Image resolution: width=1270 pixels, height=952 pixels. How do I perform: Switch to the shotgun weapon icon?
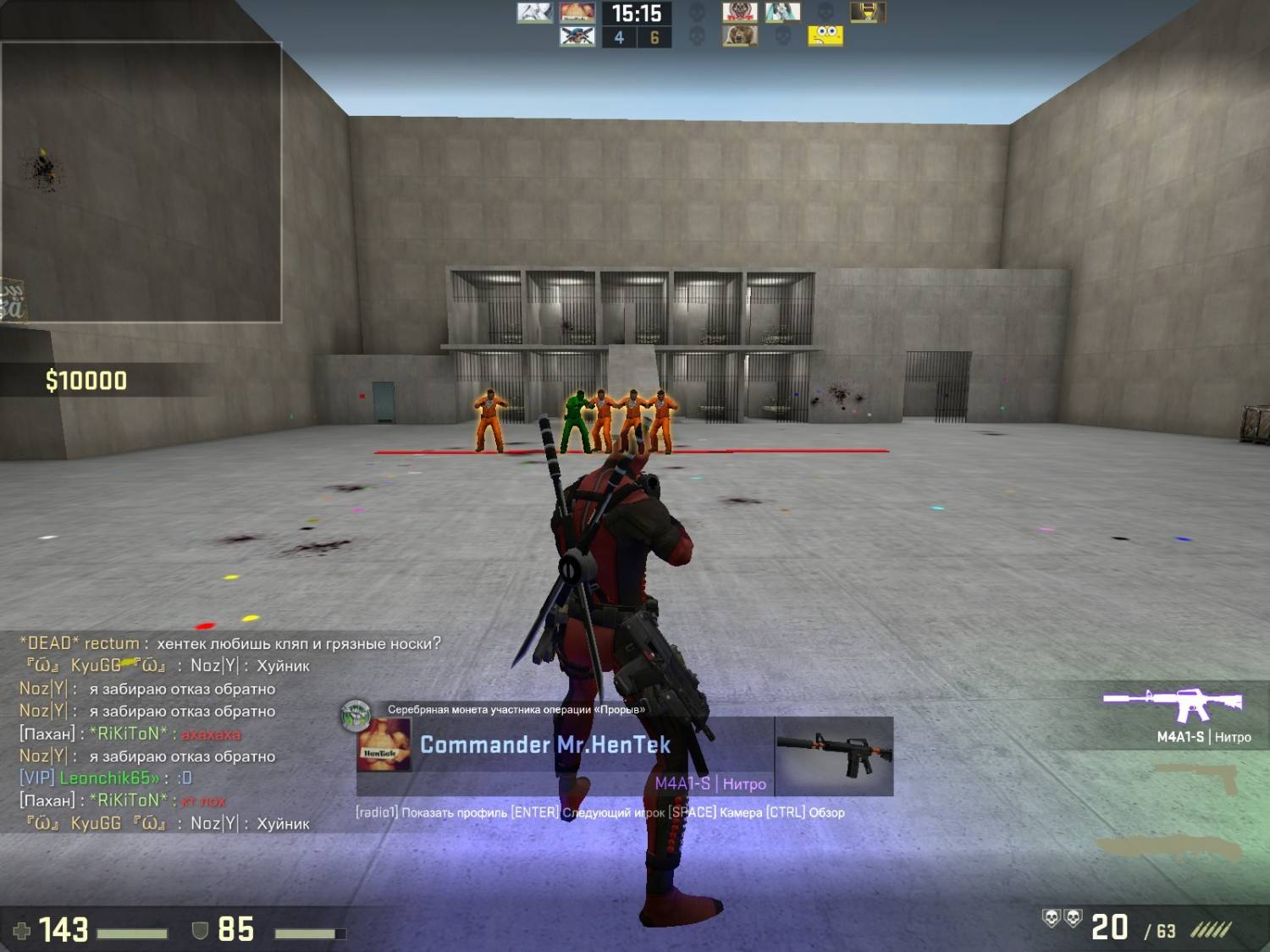click(1160, 846)
